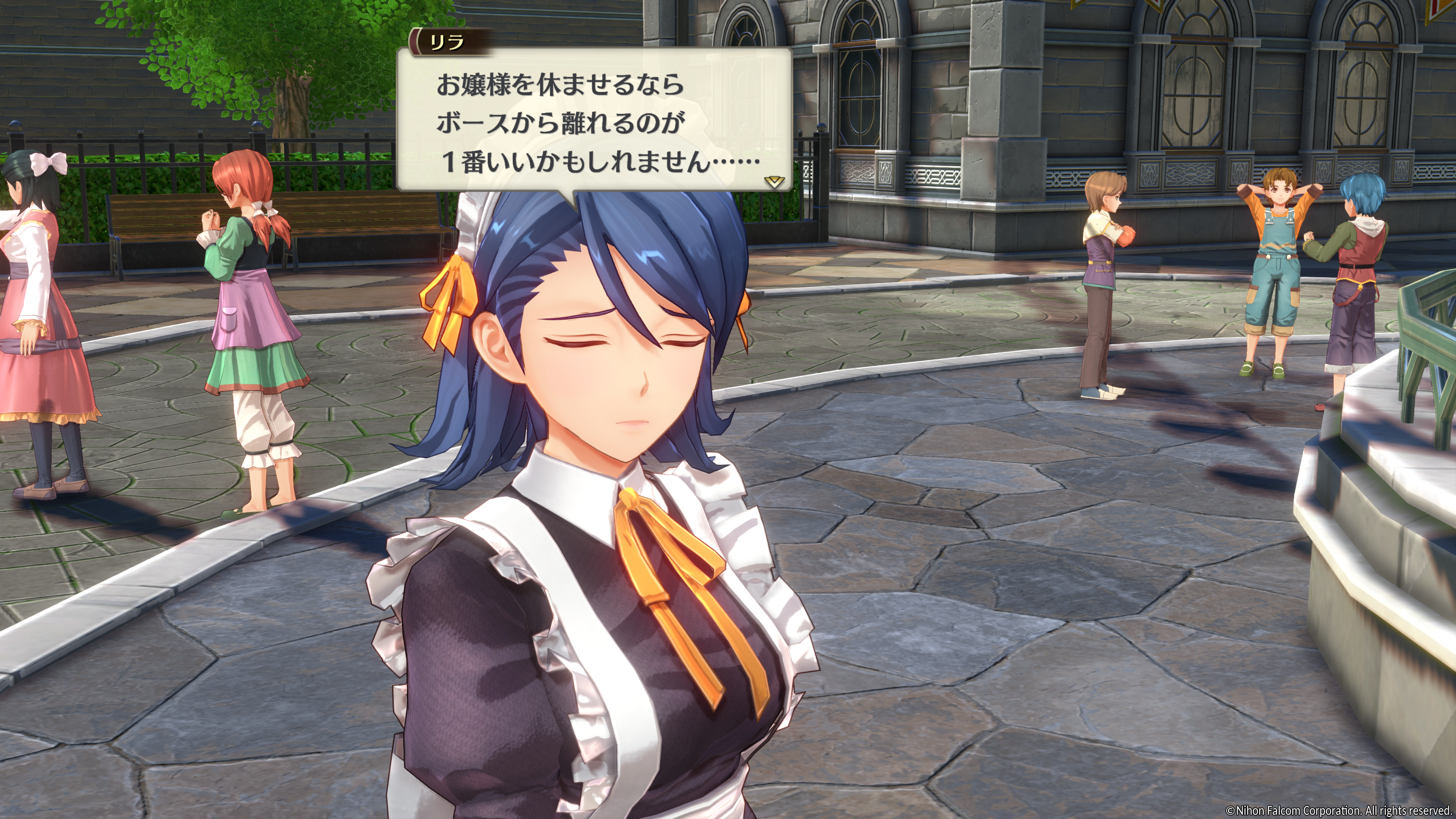Advance dialogue with the yellow arrow indicator
Viewport: 1456px width, 819px height.
tap(773, 182)
